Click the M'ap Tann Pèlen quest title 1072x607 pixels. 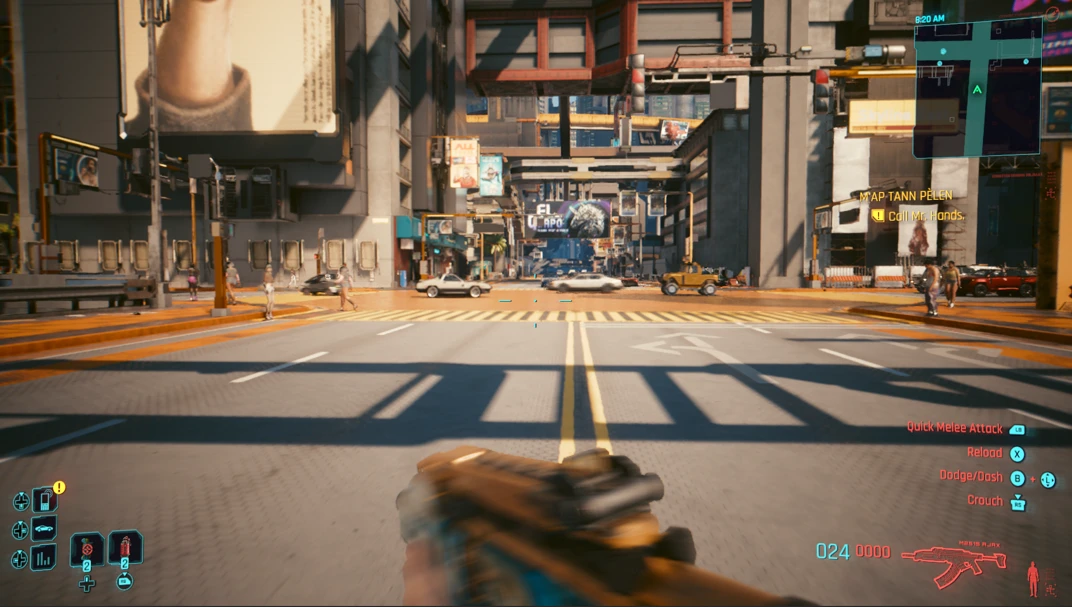click(x=906, y=196)
